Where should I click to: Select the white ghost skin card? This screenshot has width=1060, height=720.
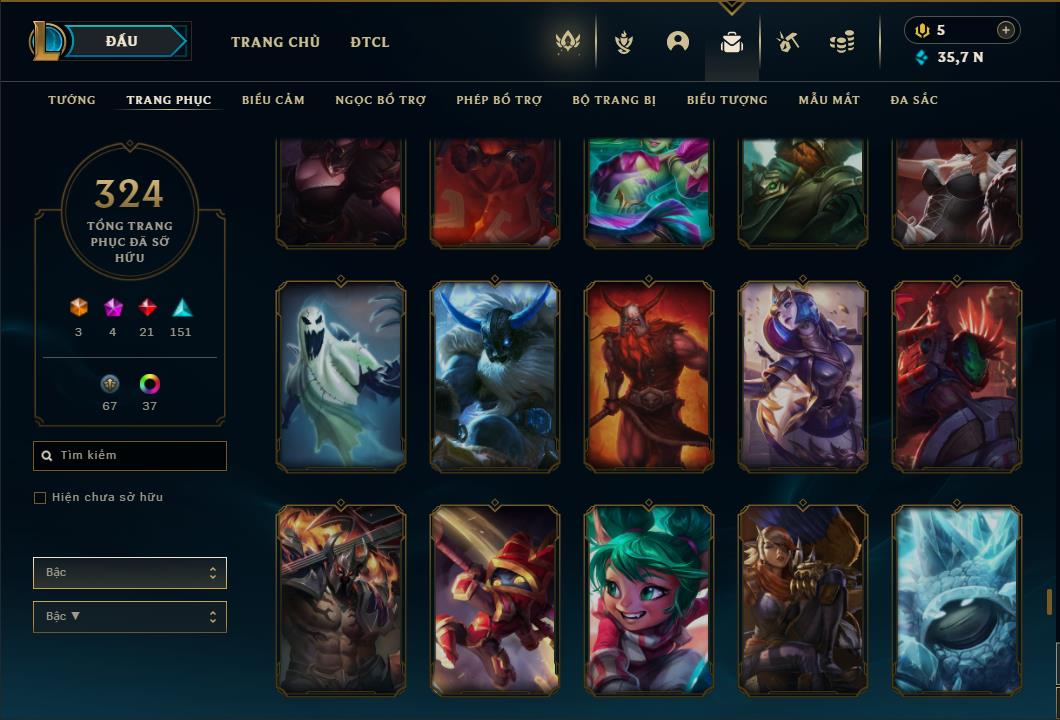click(341, 376)
